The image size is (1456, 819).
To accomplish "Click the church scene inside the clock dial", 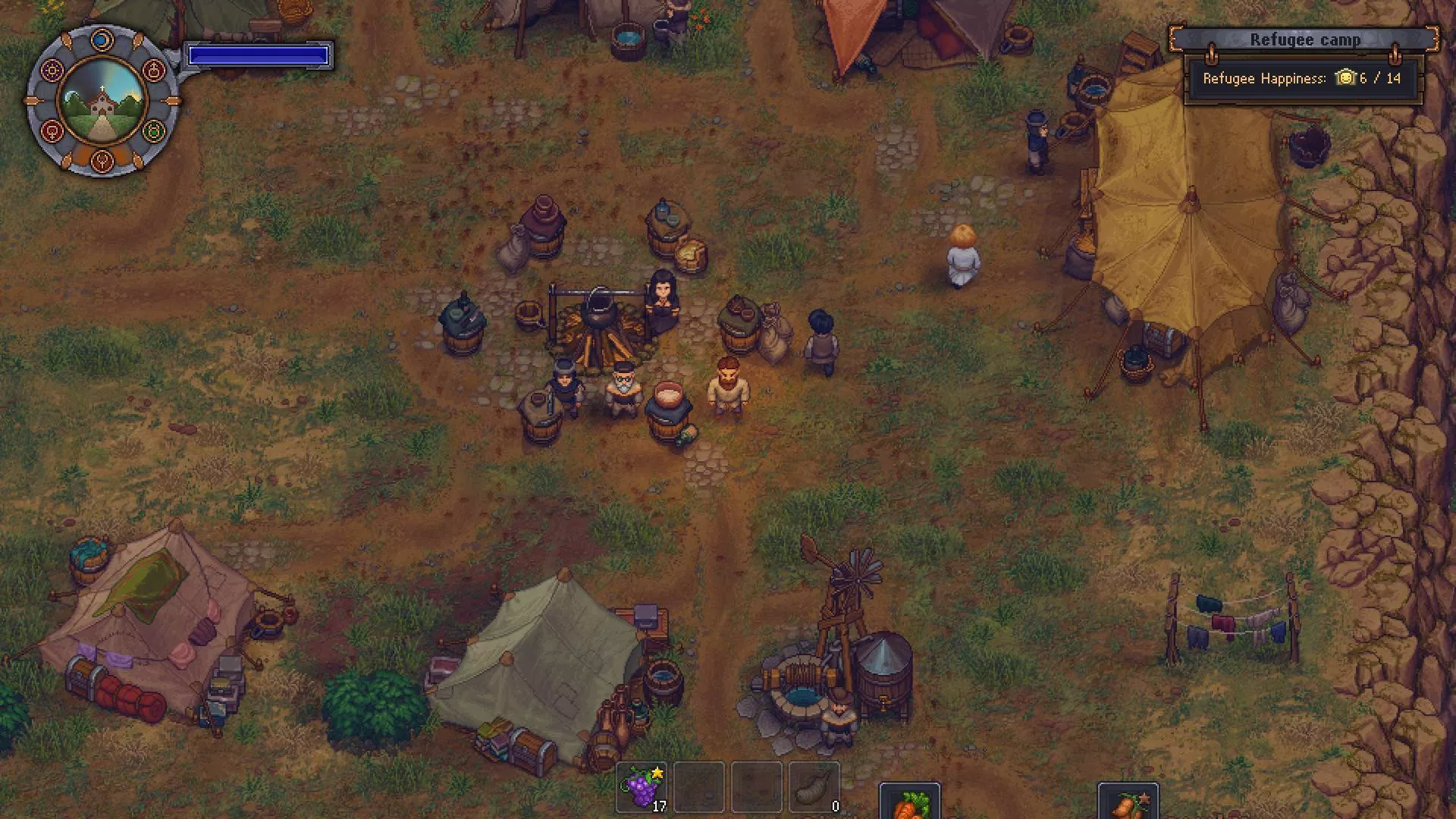I will click(102, 103).
